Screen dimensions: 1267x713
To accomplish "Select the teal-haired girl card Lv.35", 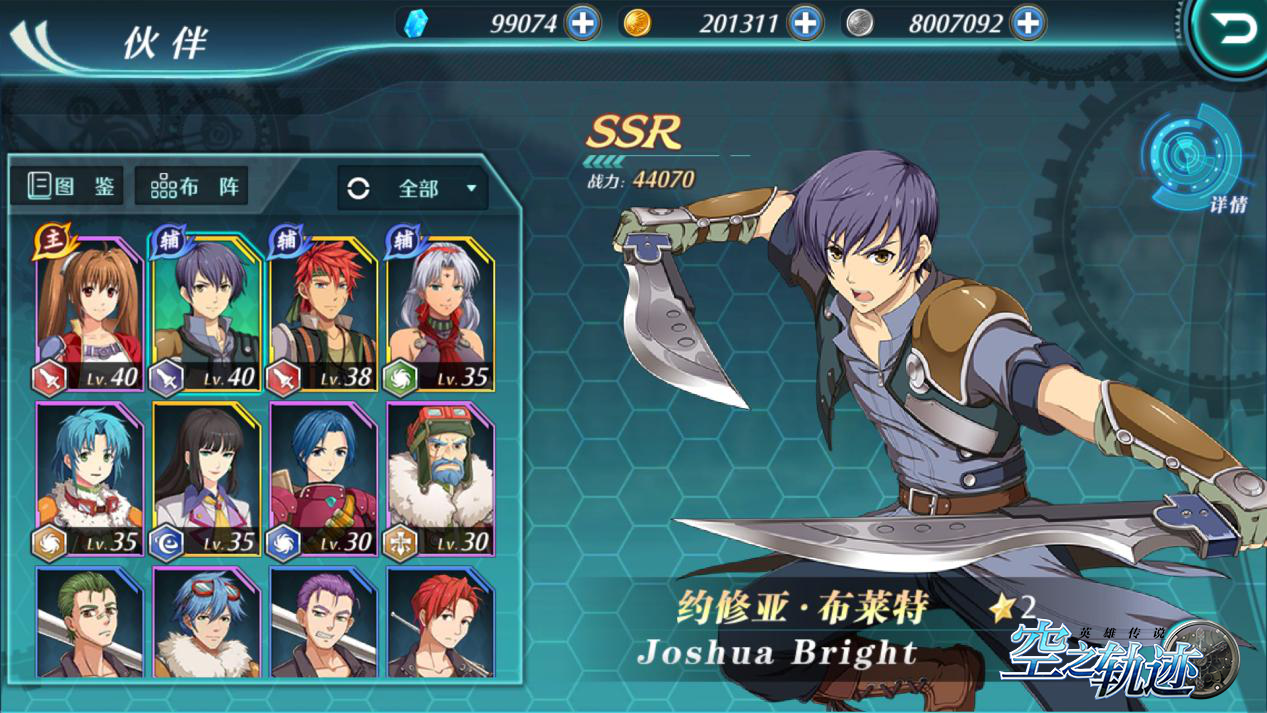I will click(x=90, y=480).
